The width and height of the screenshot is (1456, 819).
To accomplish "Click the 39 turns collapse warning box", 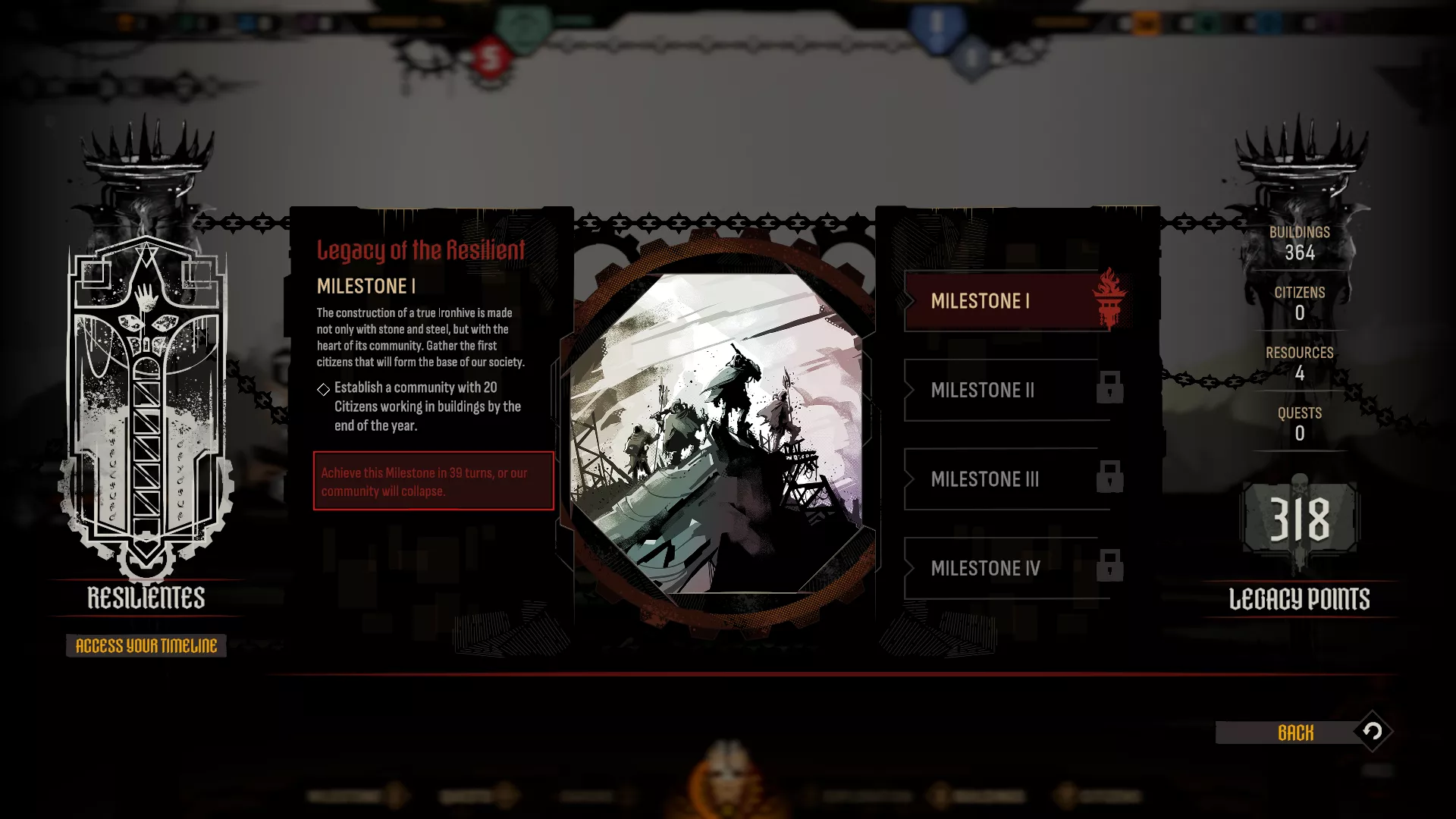I will 433,481.
